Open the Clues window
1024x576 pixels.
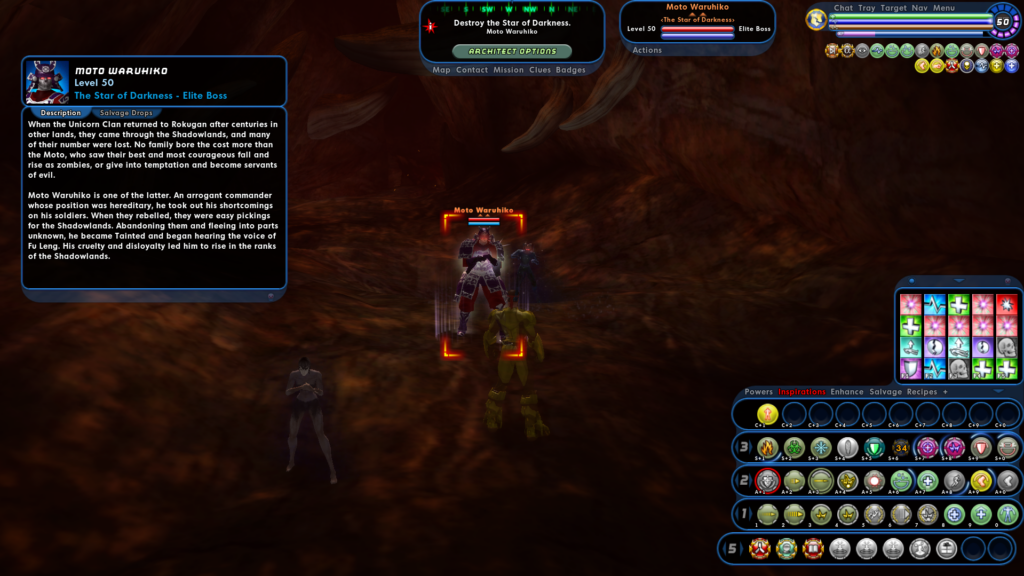[540, 70]
